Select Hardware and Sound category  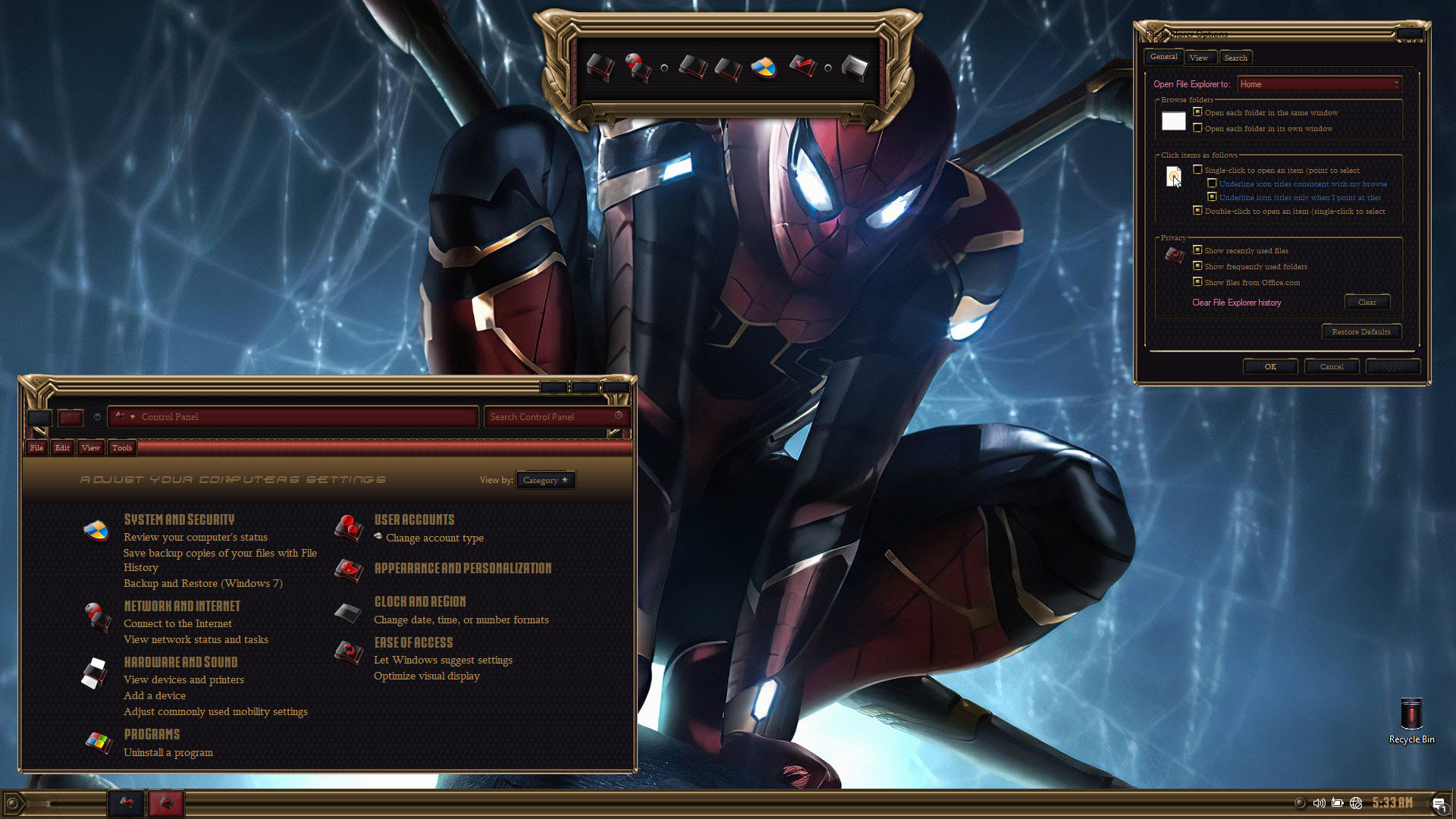click(180, 662)
